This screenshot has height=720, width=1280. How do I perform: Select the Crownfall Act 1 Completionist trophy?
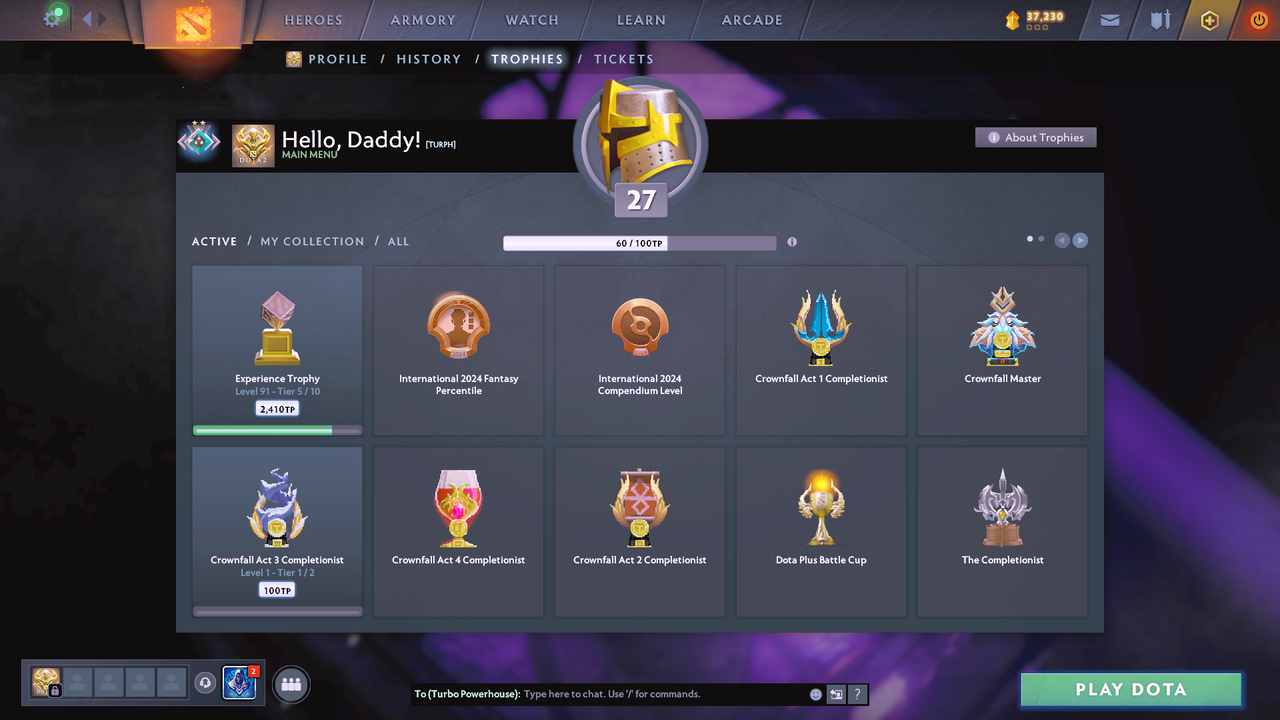tap(820, 340)
